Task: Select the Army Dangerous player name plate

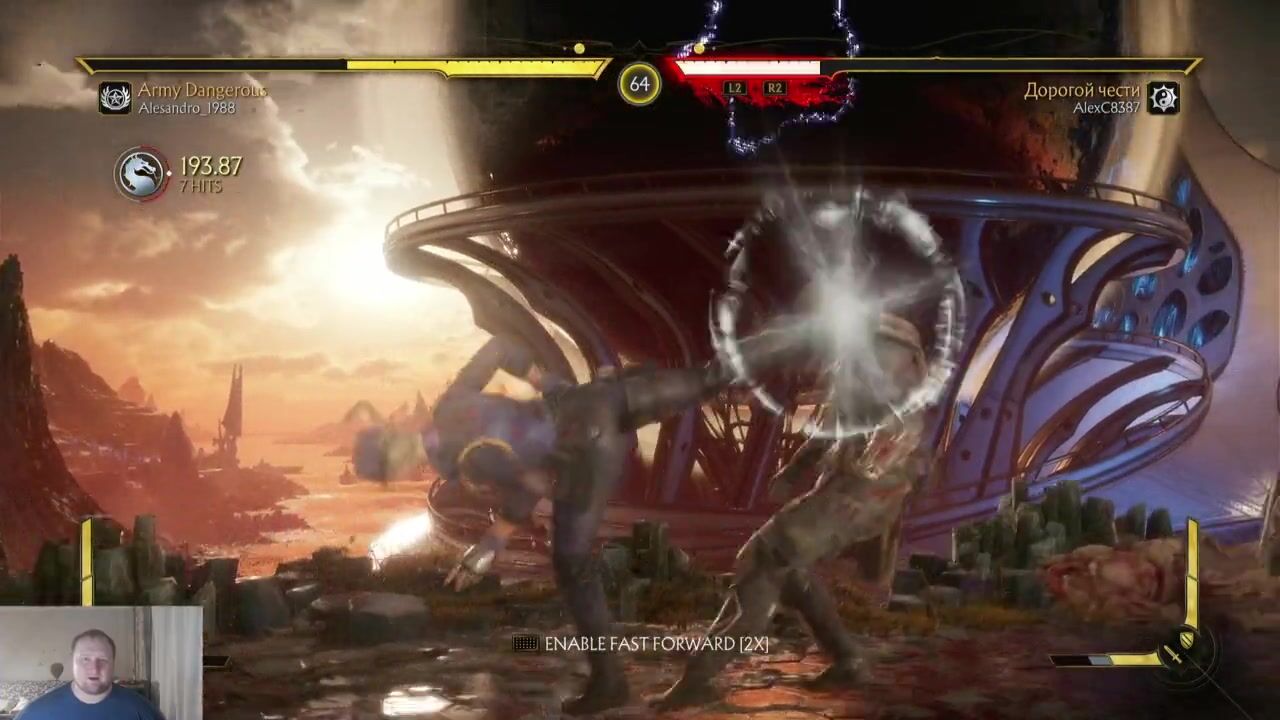Action: point(202,91)
